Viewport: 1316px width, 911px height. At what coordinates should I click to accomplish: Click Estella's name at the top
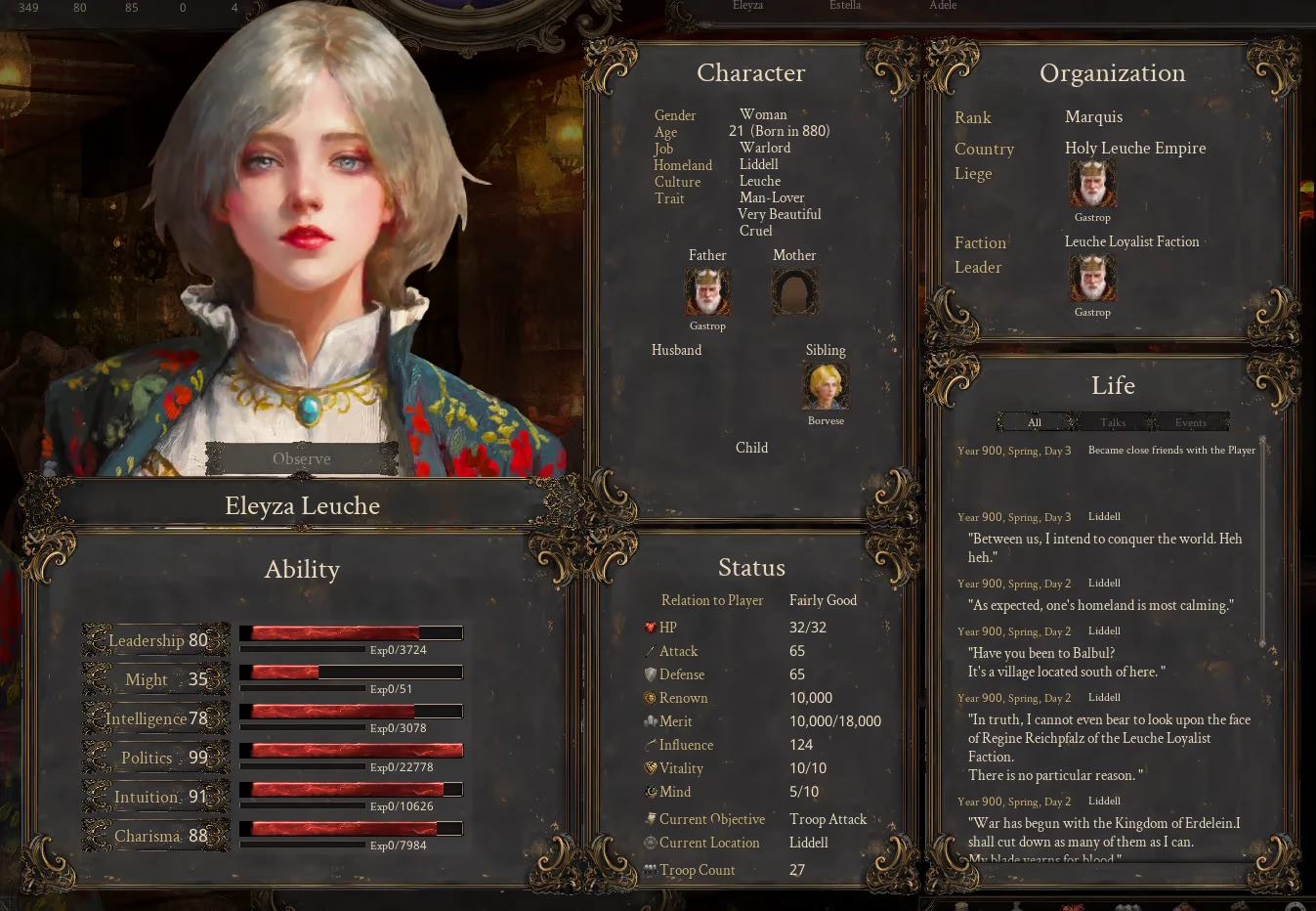pyautogui.click(x=844, y=6)
